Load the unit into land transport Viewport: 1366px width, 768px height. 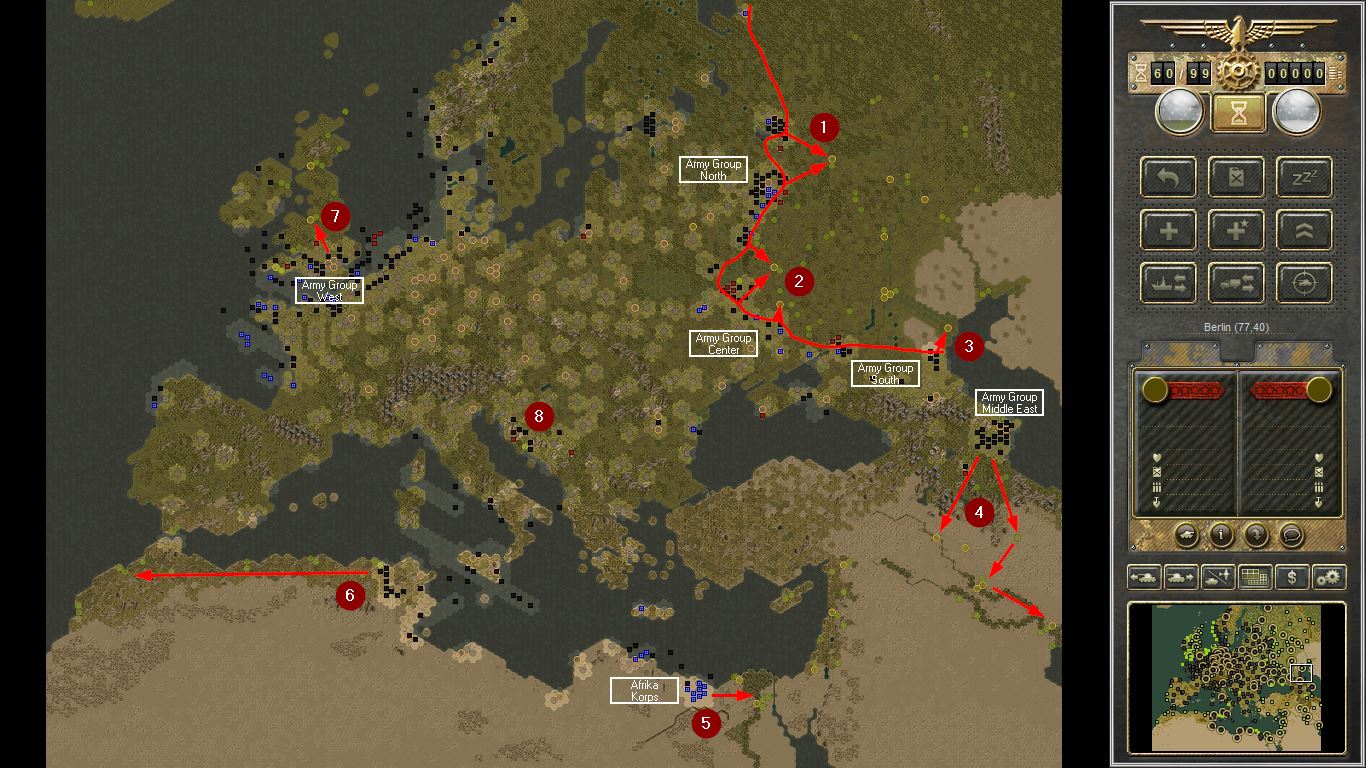(x=1236, y=283)
